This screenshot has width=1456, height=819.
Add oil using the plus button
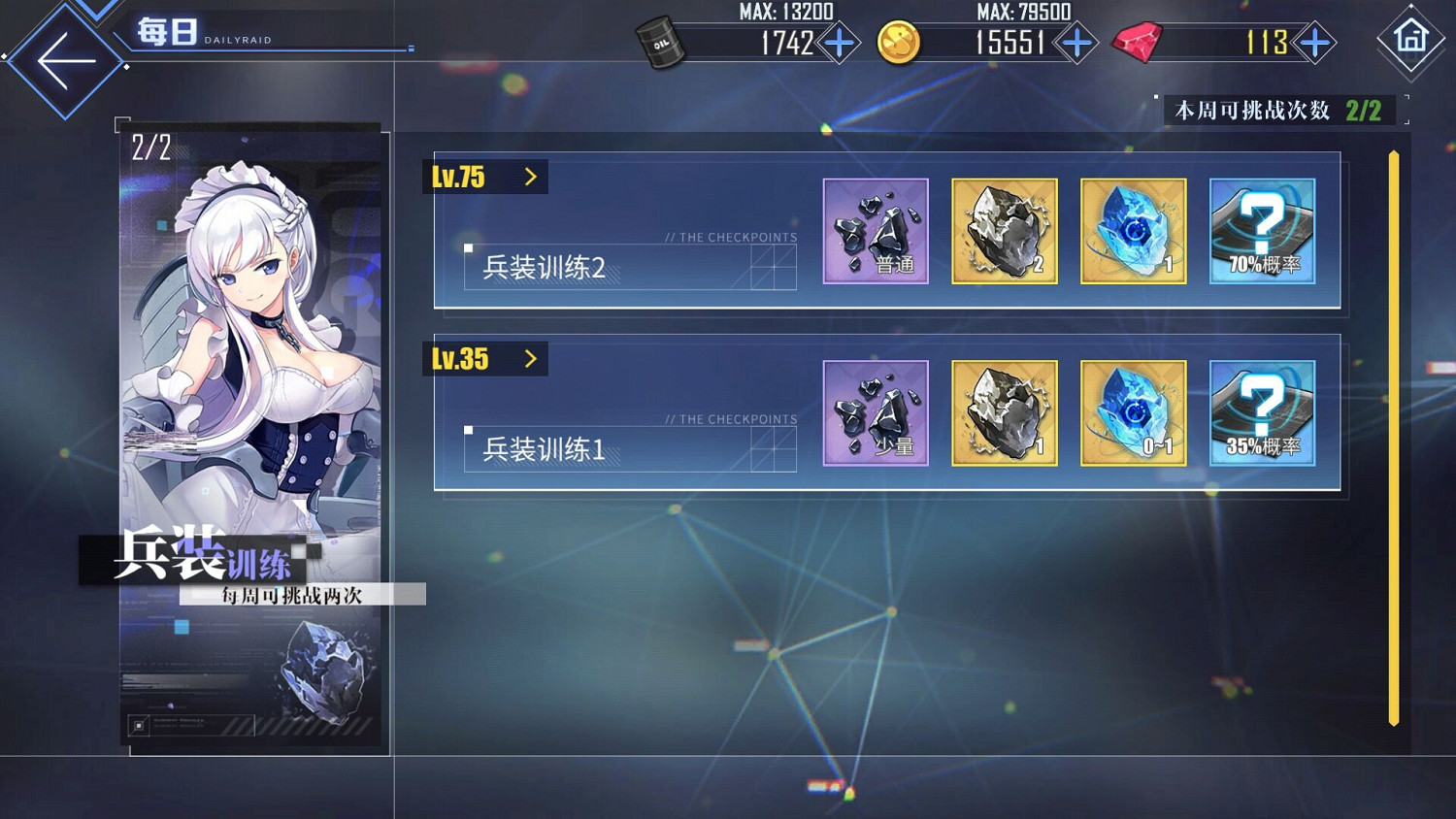pyautogui.click(x=844, y=43)
